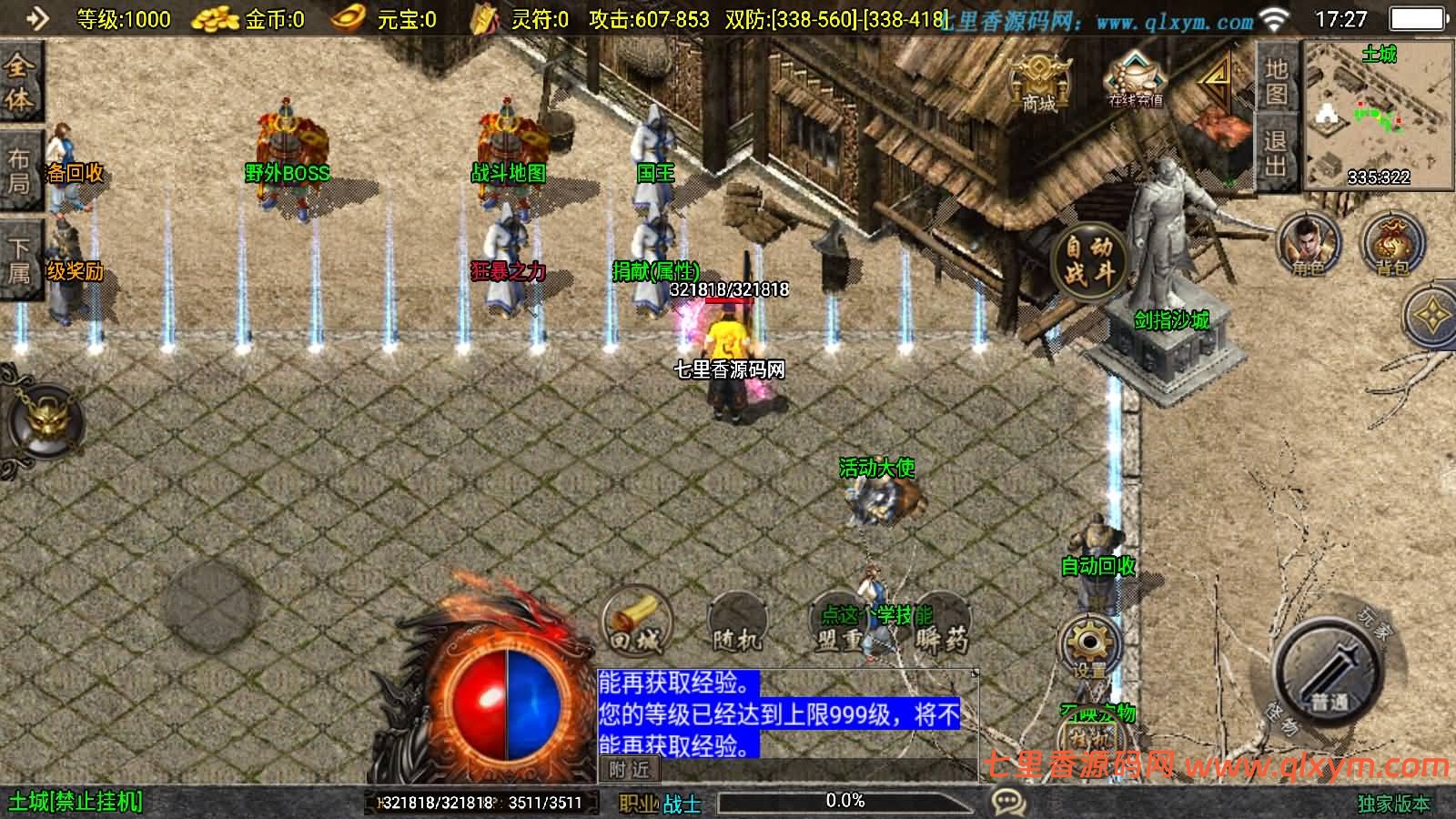Open the 背包 backpack
1456x819 pixels.
coord(1391,244)
